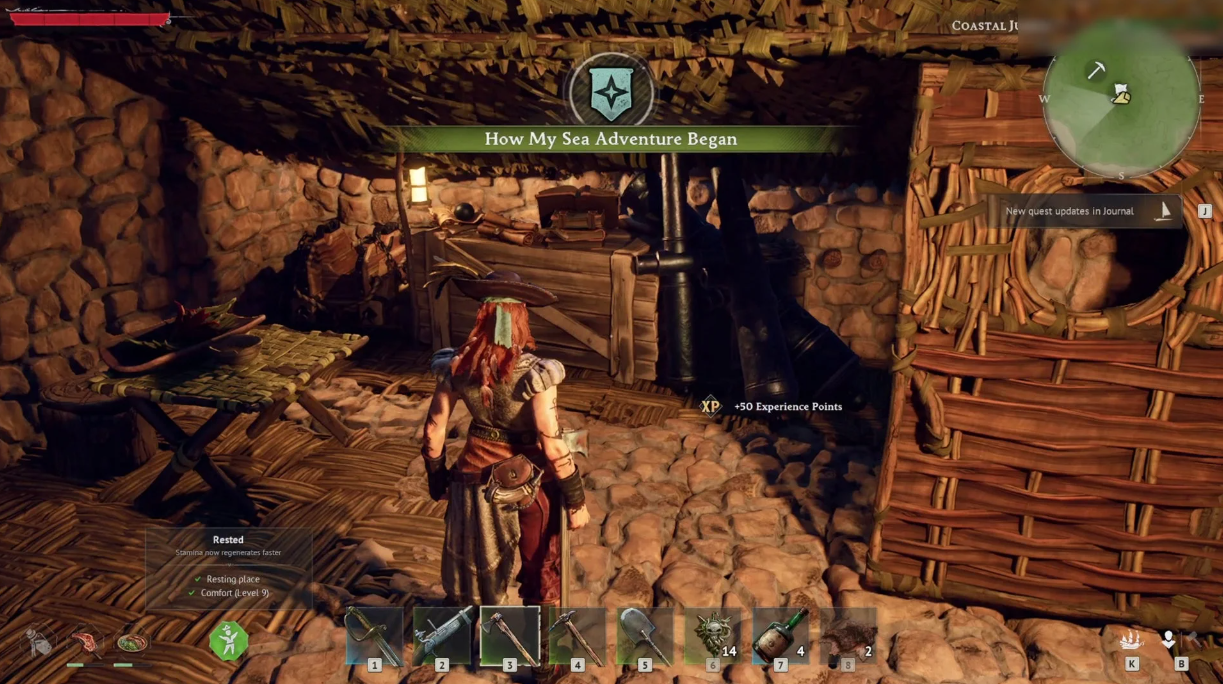Use the green rum bottle slot
Screen dimensions: 1223x684
(x=780, y=635)
